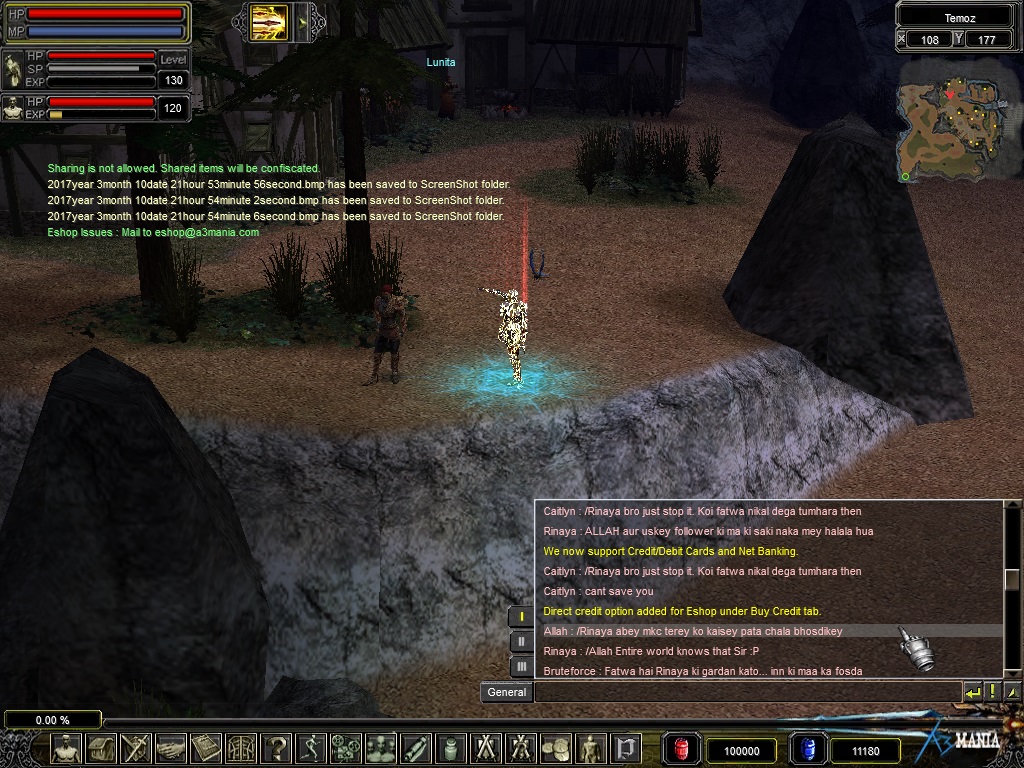Open the question mark help icon

[276, 748]
